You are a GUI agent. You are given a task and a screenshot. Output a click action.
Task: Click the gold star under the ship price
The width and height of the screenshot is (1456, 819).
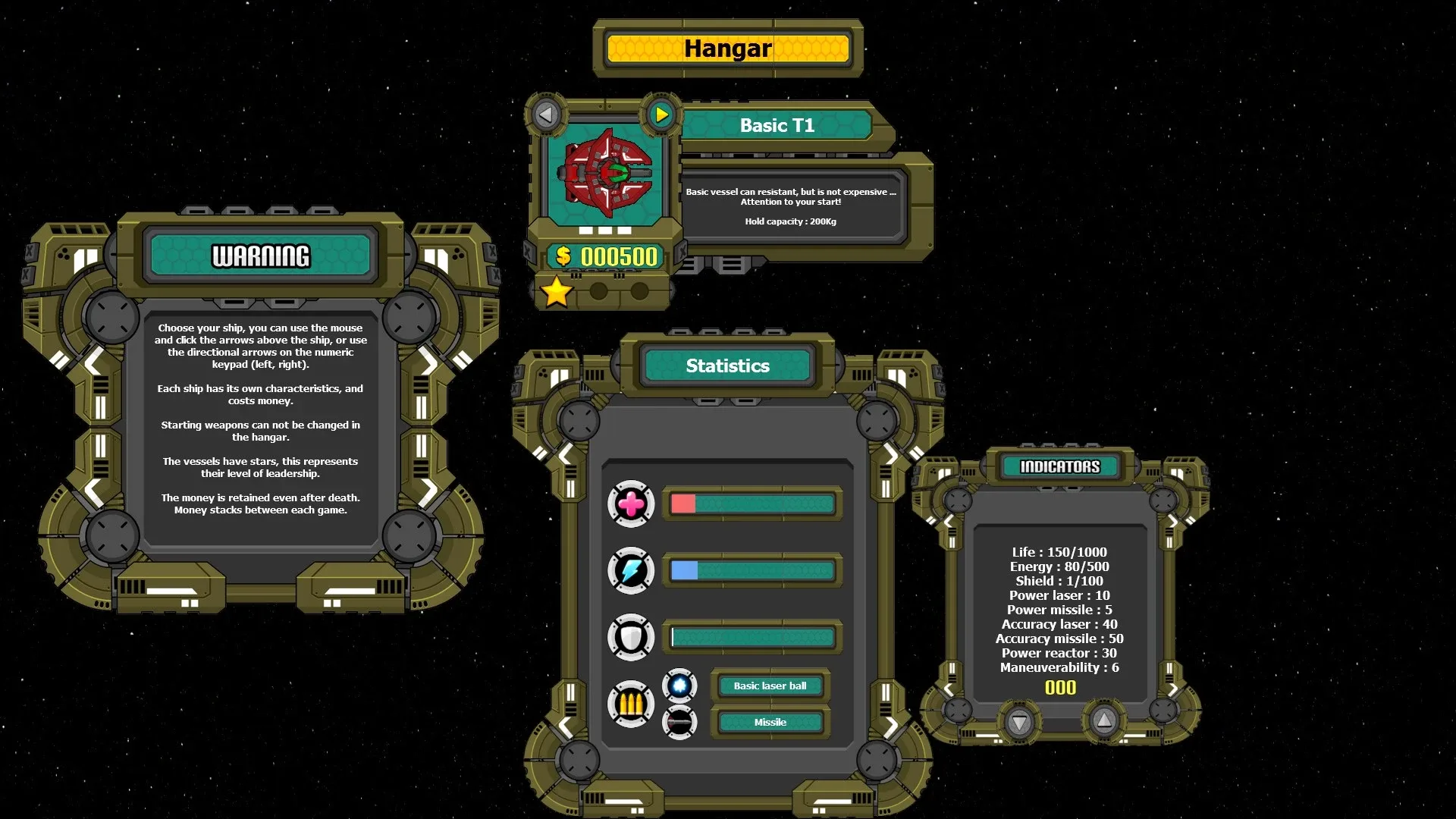[x=557, y=290]
